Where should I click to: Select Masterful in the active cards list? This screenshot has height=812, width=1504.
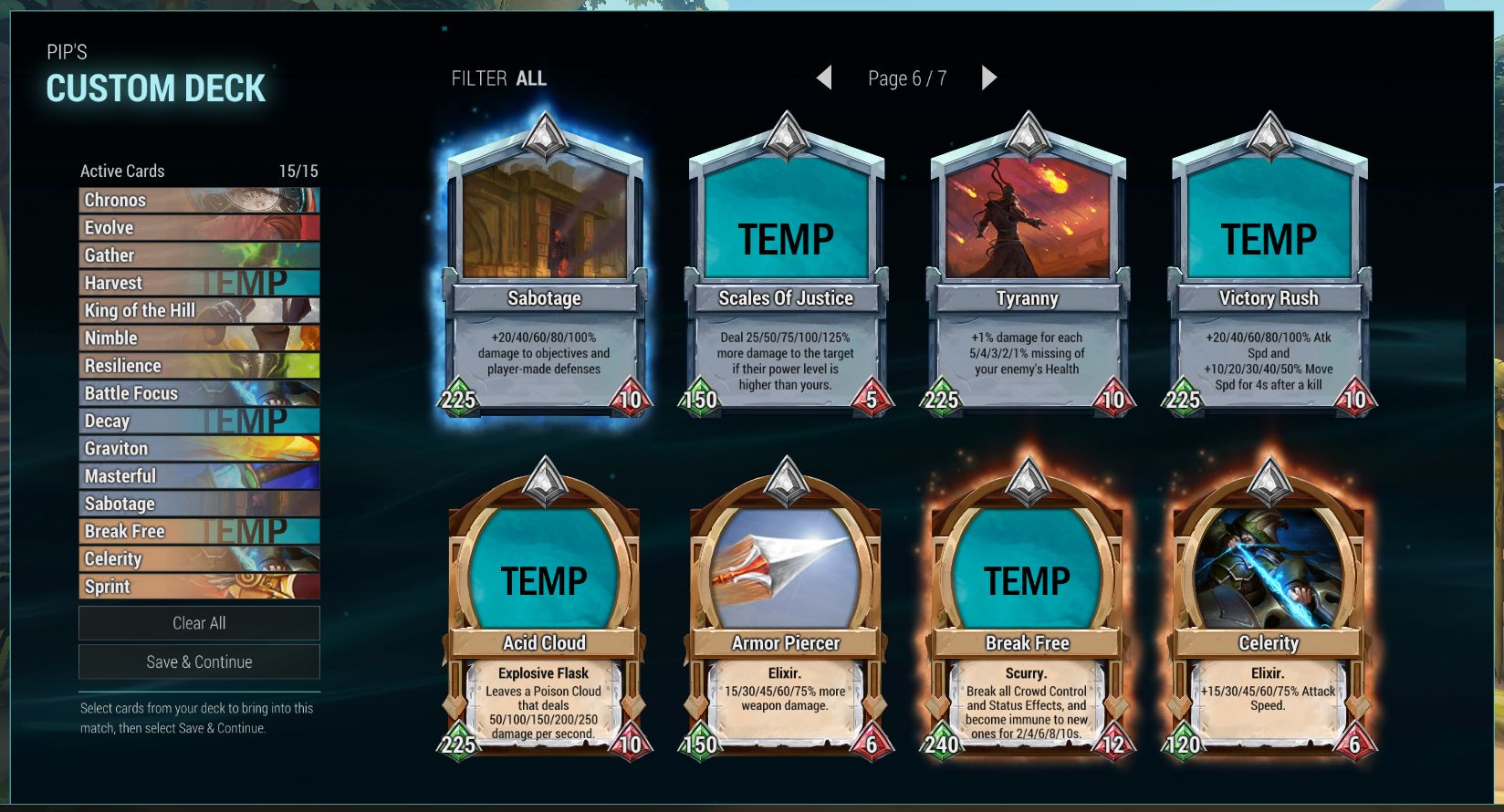coord(199,476)
